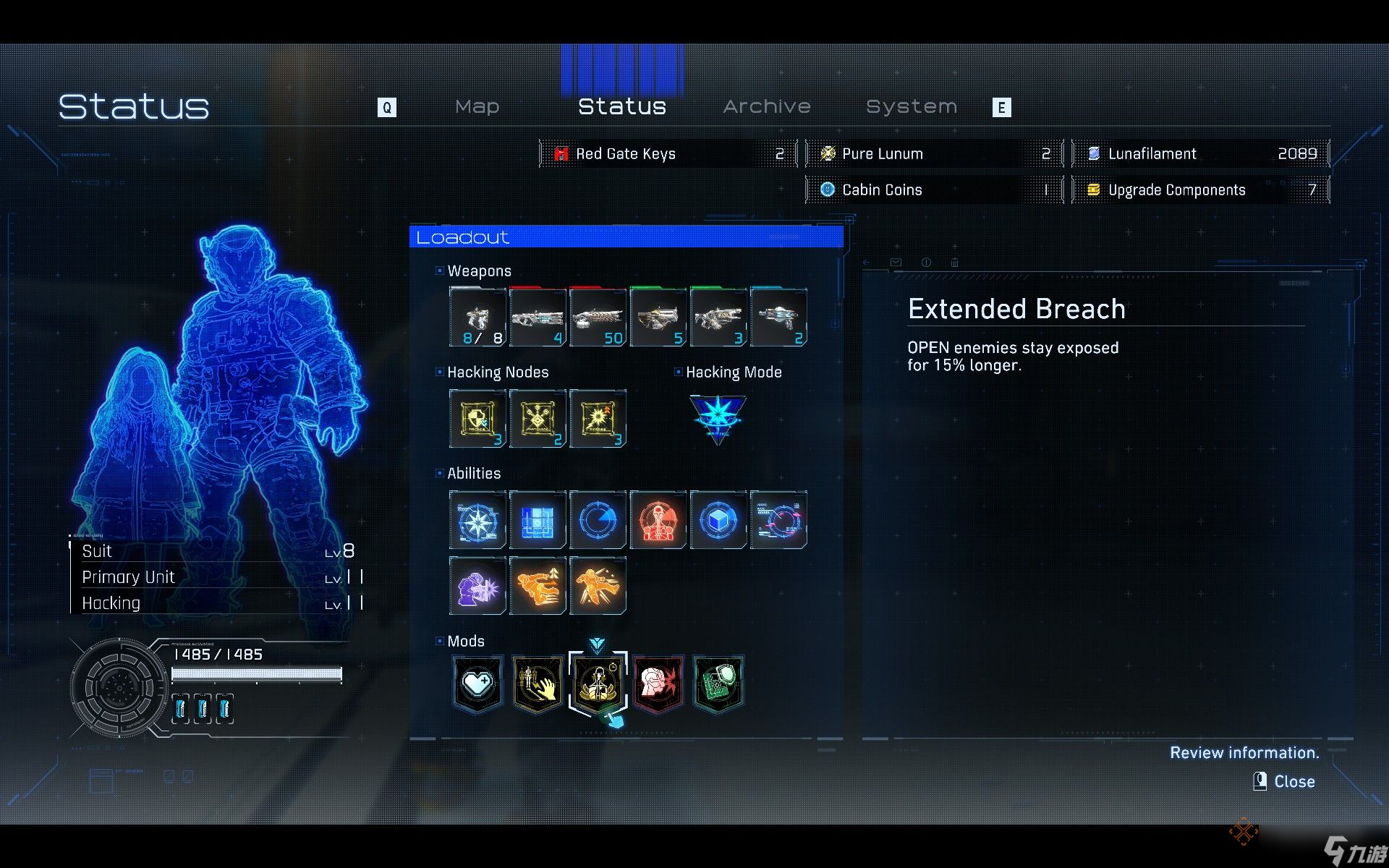Pick the burst-spark hacking node
The image size is (1389, 868).
[x=598, y=419]
